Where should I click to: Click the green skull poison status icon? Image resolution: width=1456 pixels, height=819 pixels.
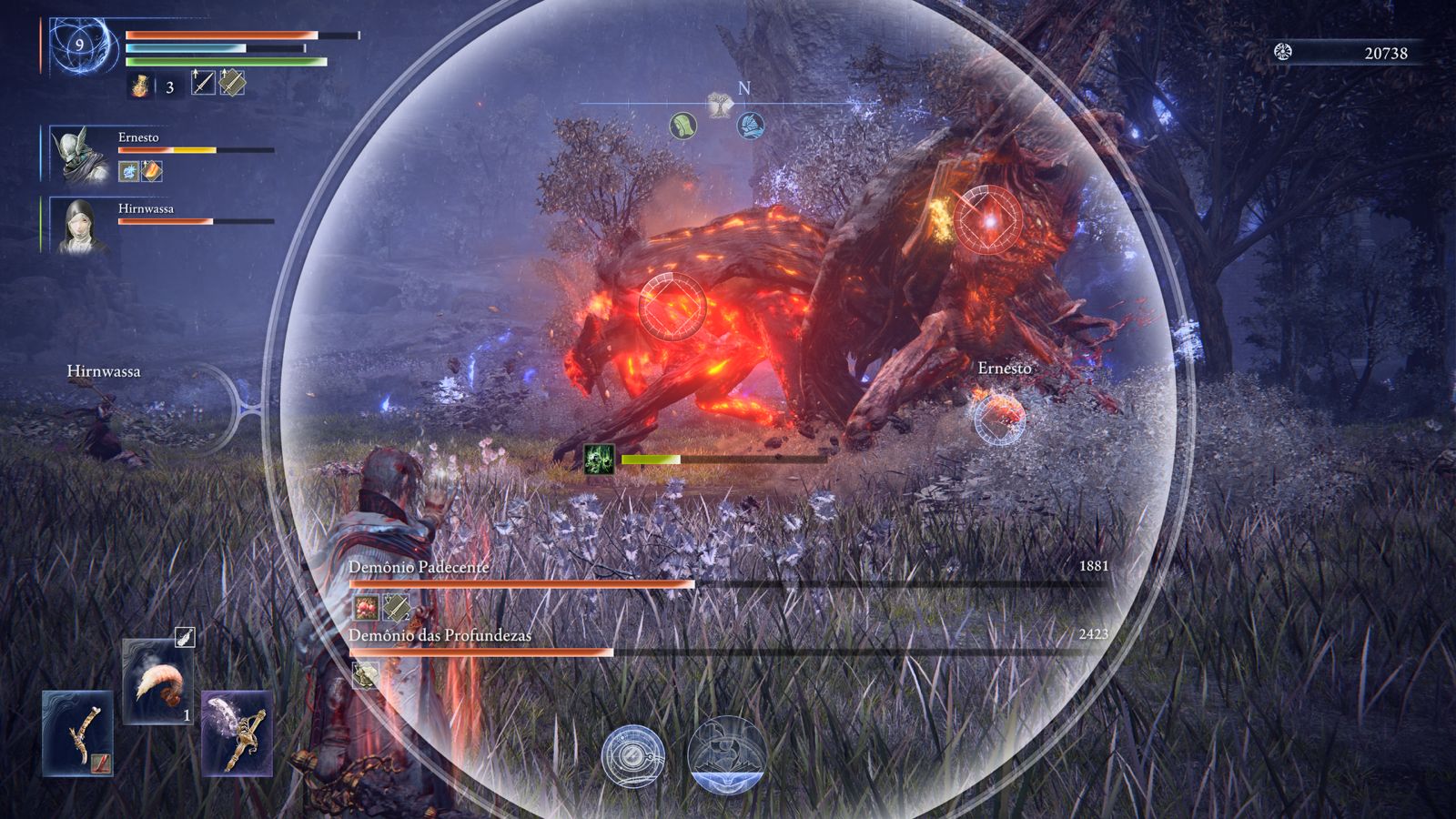tap(599, 459)
